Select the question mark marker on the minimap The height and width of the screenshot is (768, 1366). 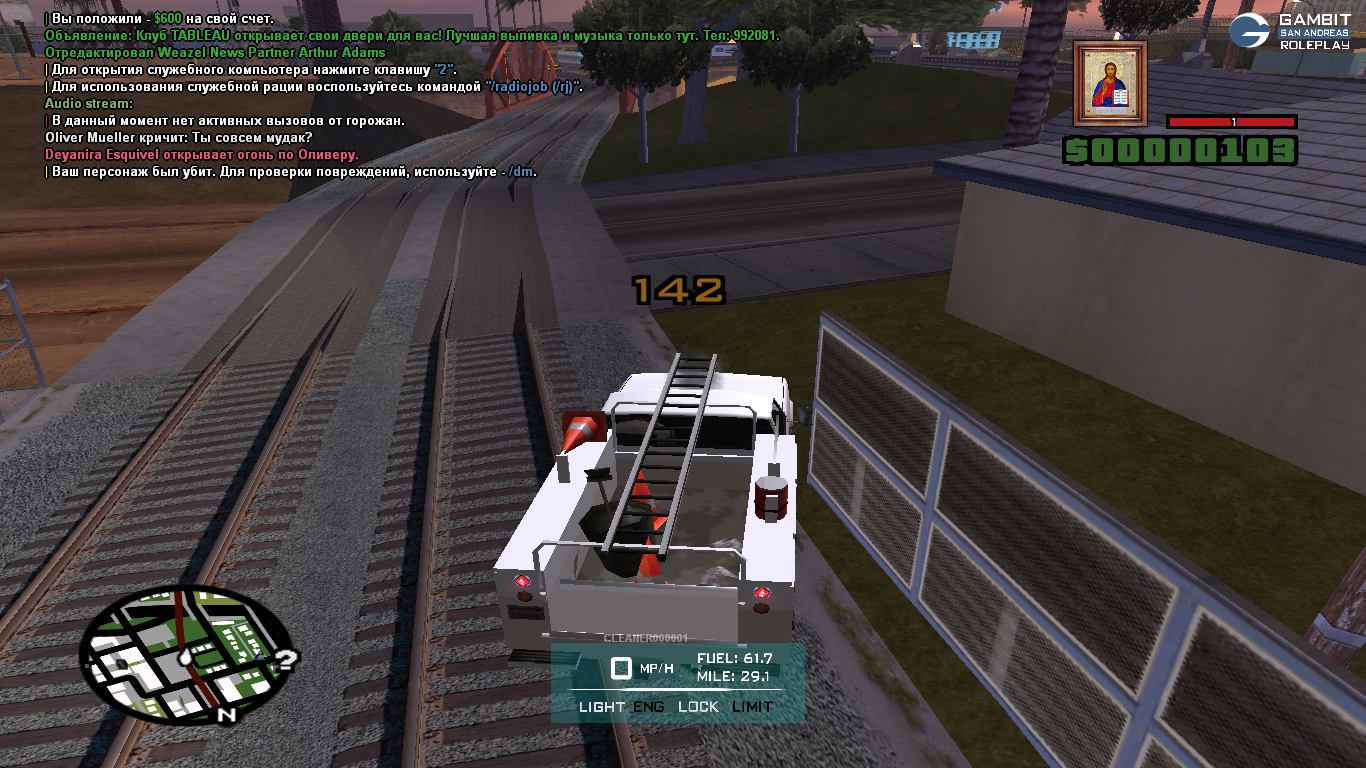(286, 659)
